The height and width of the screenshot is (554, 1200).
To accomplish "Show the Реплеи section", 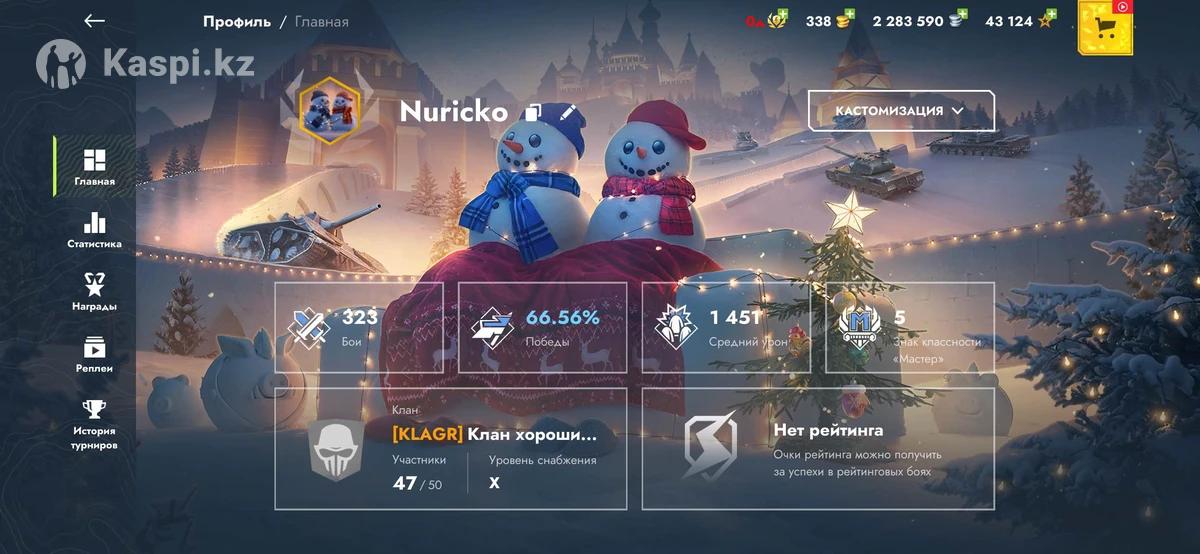I will tap(94, 354).
